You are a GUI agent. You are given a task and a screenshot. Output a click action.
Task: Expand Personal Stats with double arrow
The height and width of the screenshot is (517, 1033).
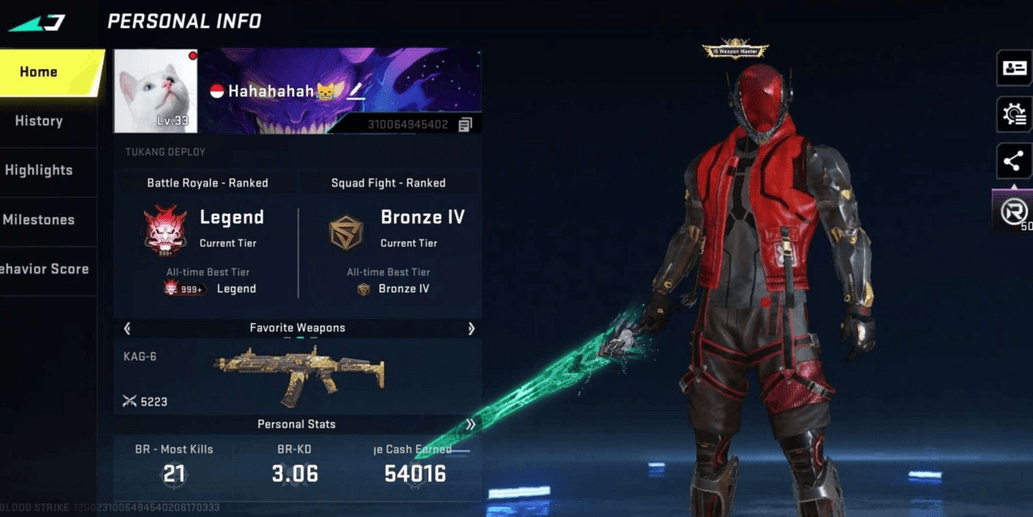pos(470,424)
